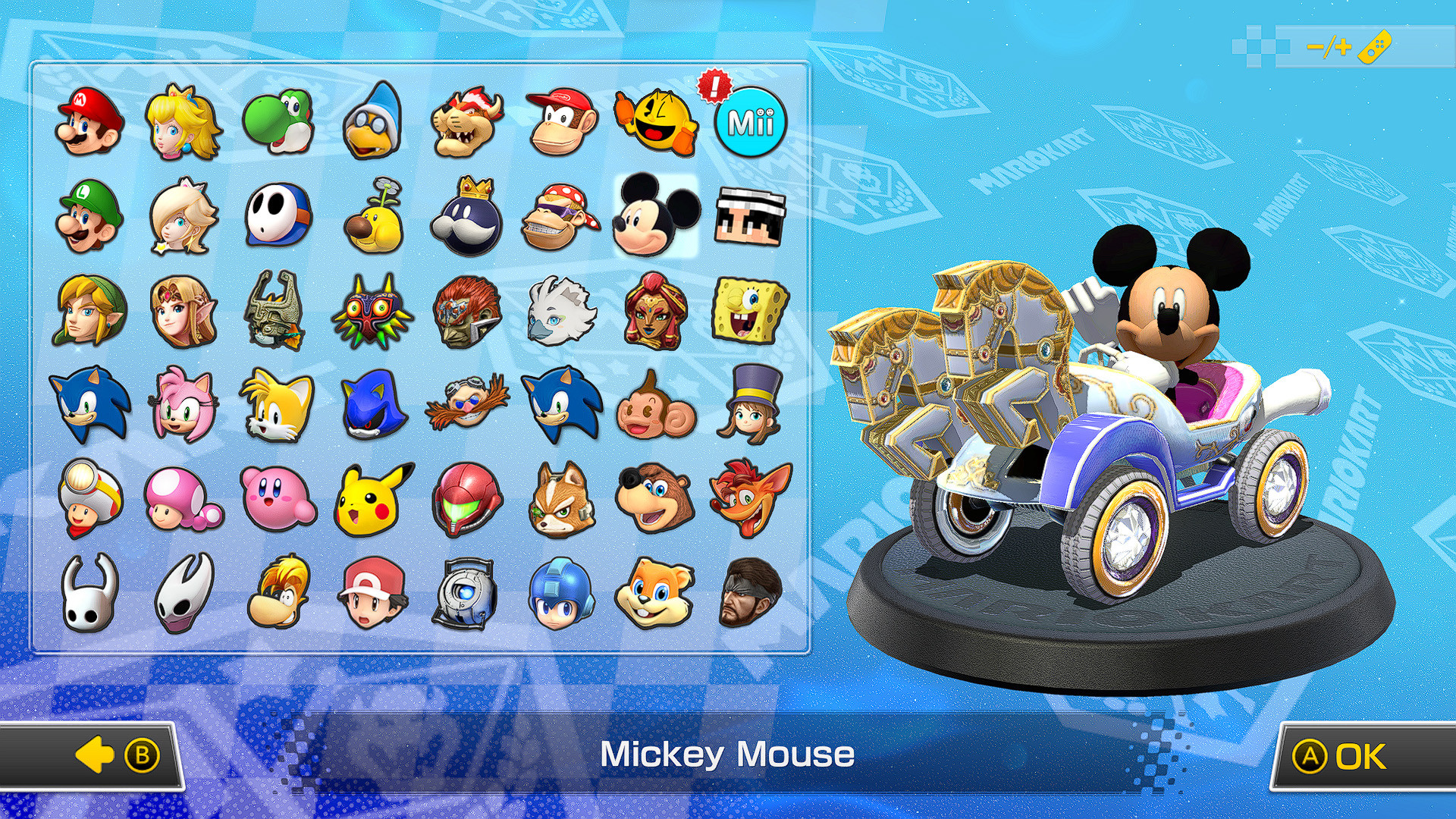The image size is (1456, 819).
Task: Select the Majora's Mask icon
Action: point(371,311)
